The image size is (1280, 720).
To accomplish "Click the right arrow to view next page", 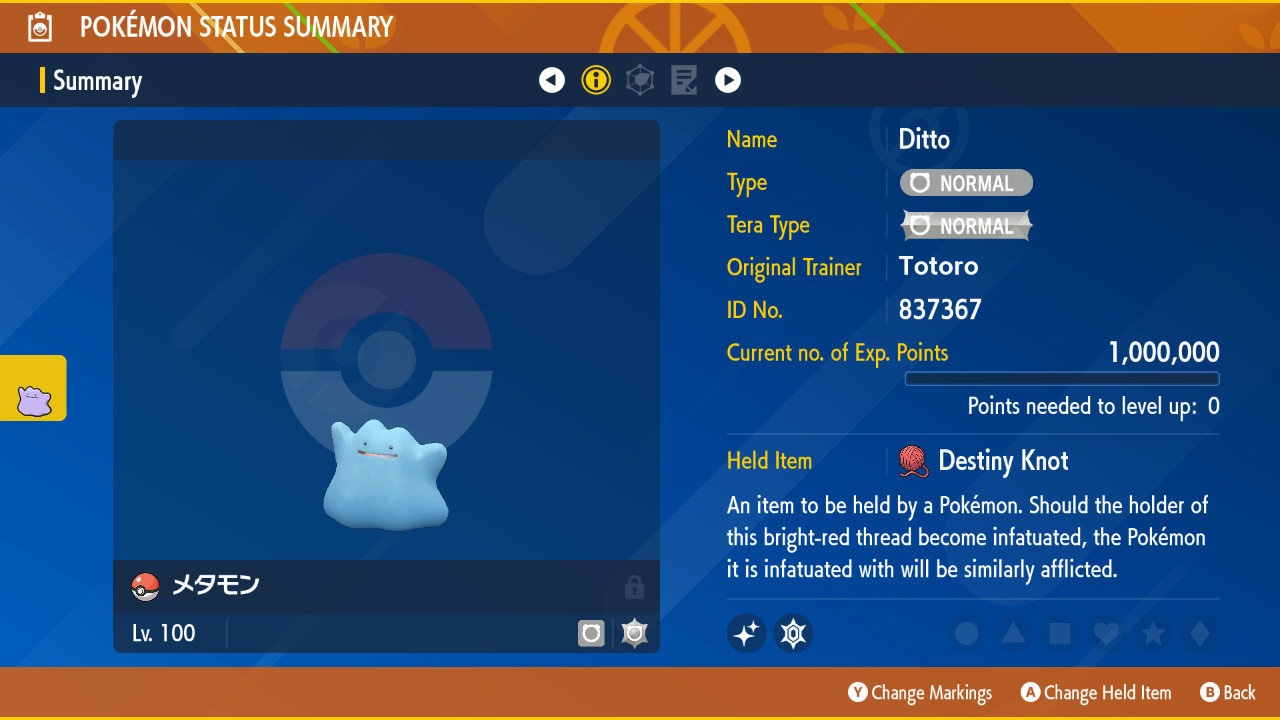I will (727, 79).
